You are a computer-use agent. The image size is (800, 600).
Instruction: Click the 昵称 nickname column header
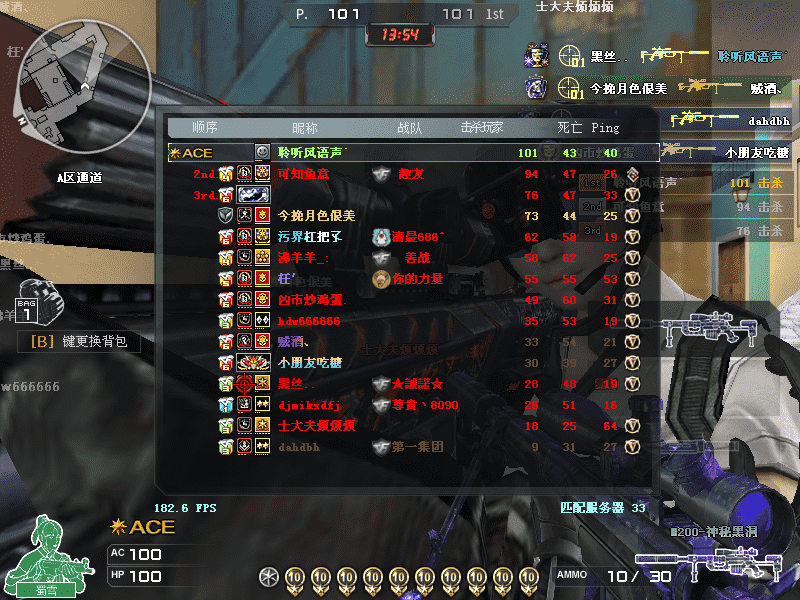(x=304, y=128)
